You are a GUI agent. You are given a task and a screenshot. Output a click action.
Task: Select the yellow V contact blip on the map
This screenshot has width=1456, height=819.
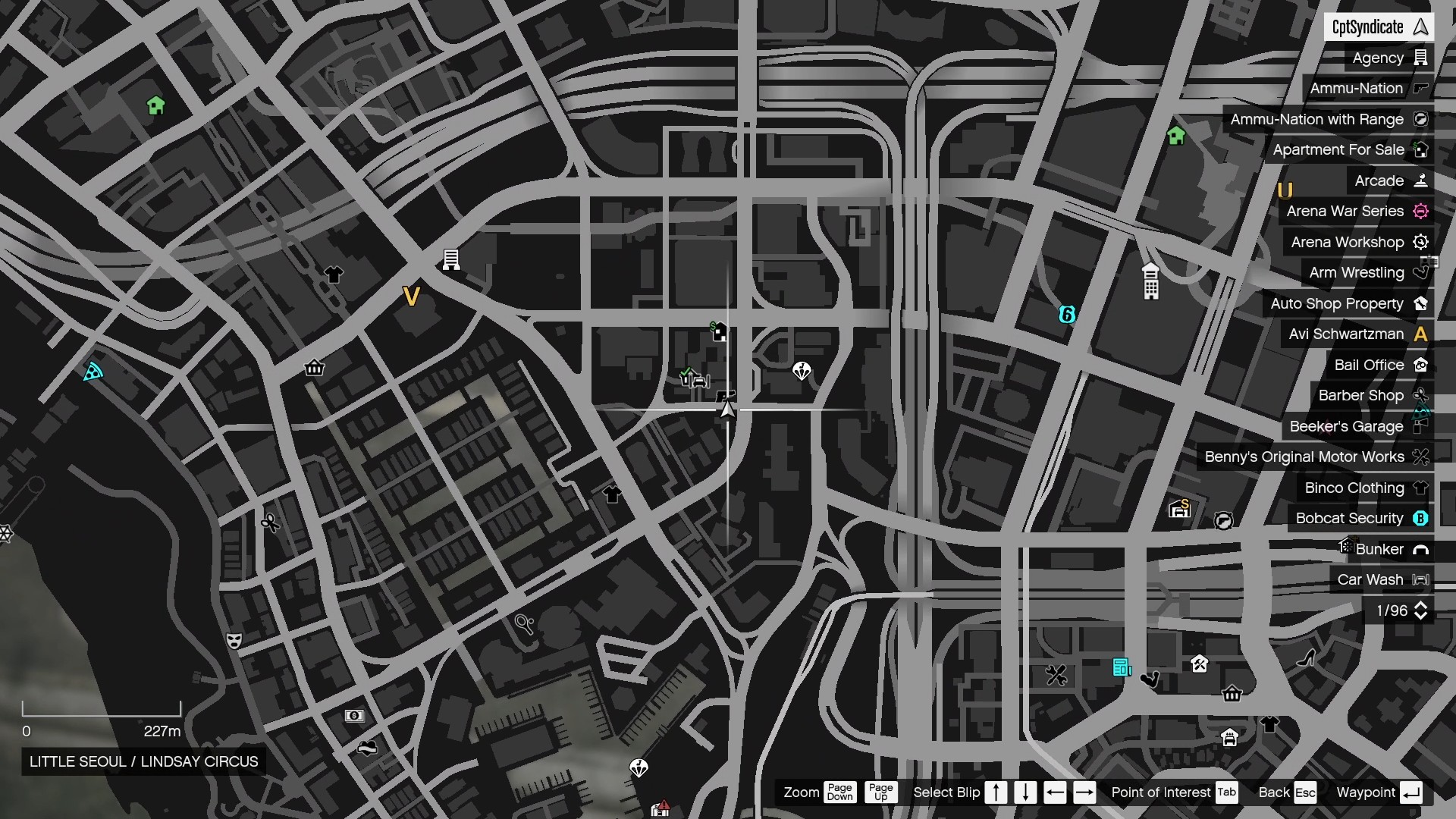click(x=411, y=297)
